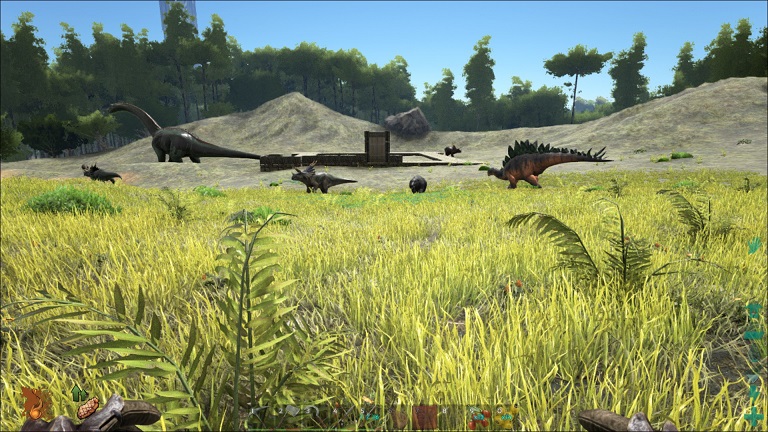768x432 pixels.
Task: Select the yellow berries hotbar slot
Action: tap(505, 417)
